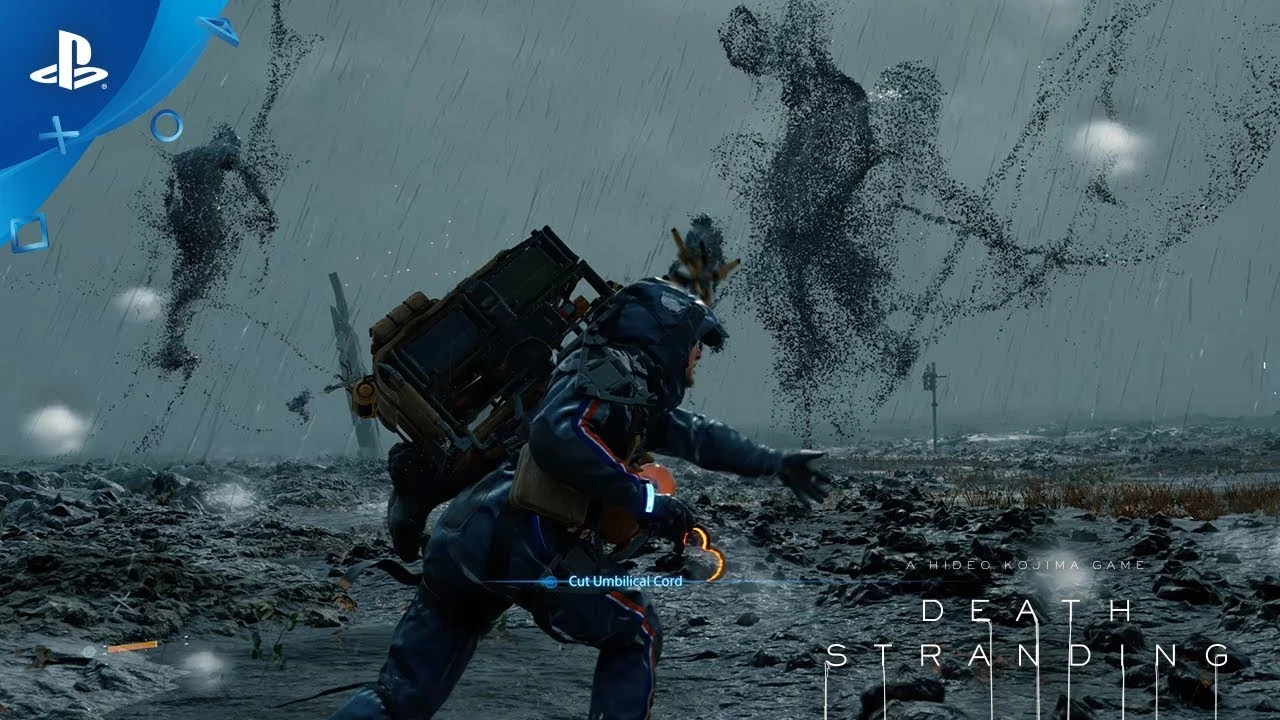1280x720 pixels.
Task: Toggle the Cut Umbilical Cord action prompt
Action: (x=626, y=581)
